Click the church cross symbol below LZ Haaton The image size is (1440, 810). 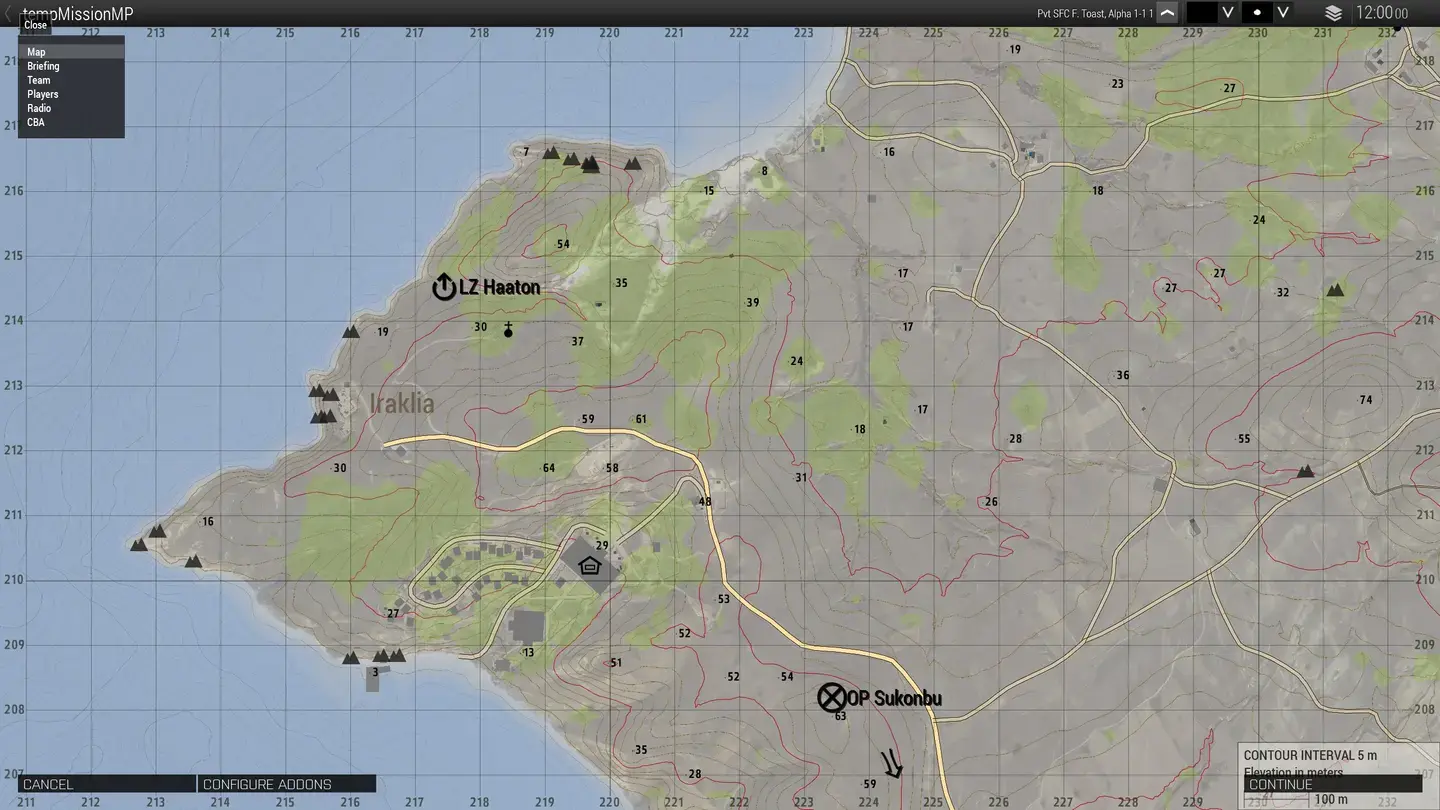coord(508,326)
